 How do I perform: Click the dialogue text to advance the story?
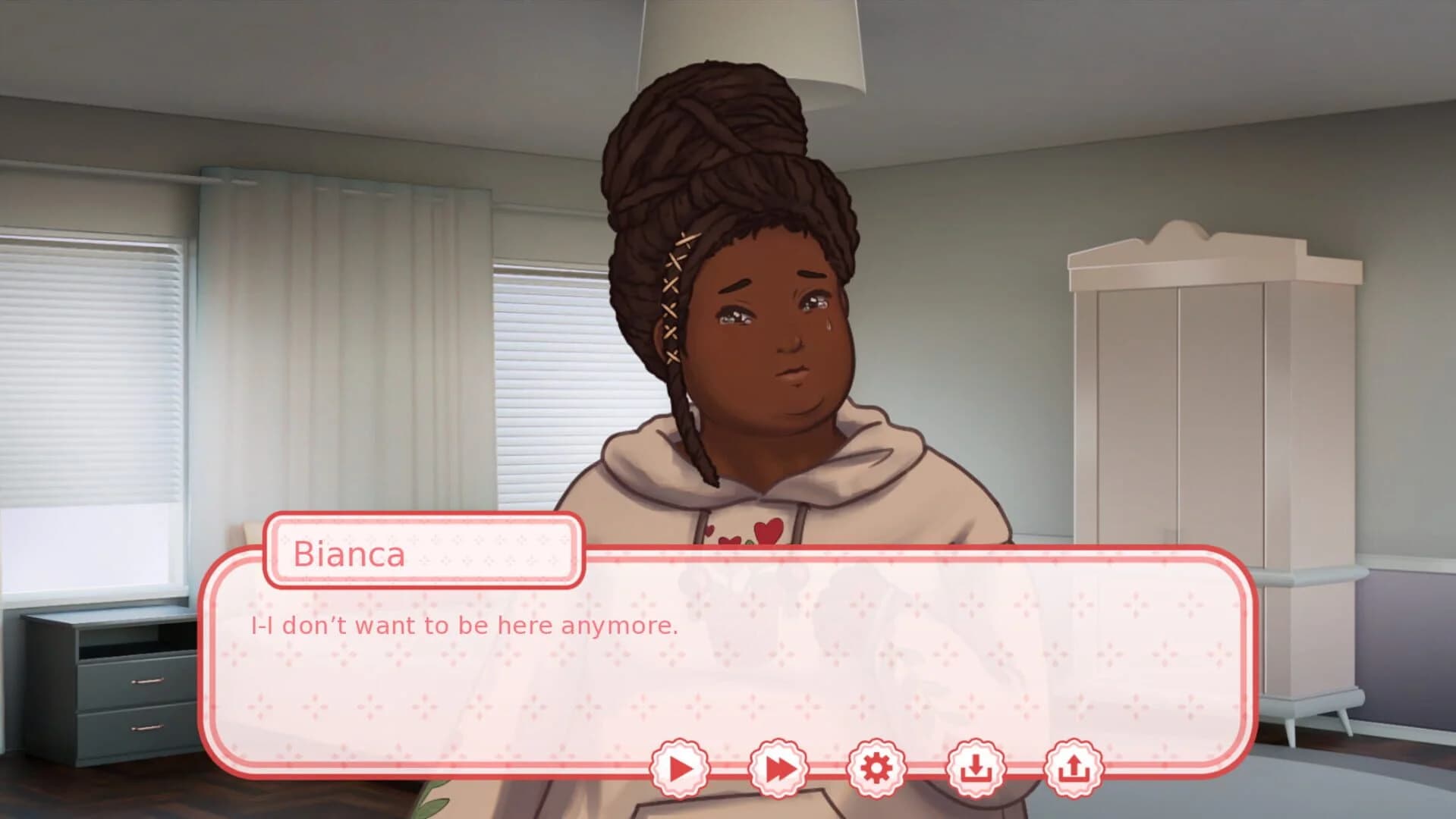tap(461, 626)
